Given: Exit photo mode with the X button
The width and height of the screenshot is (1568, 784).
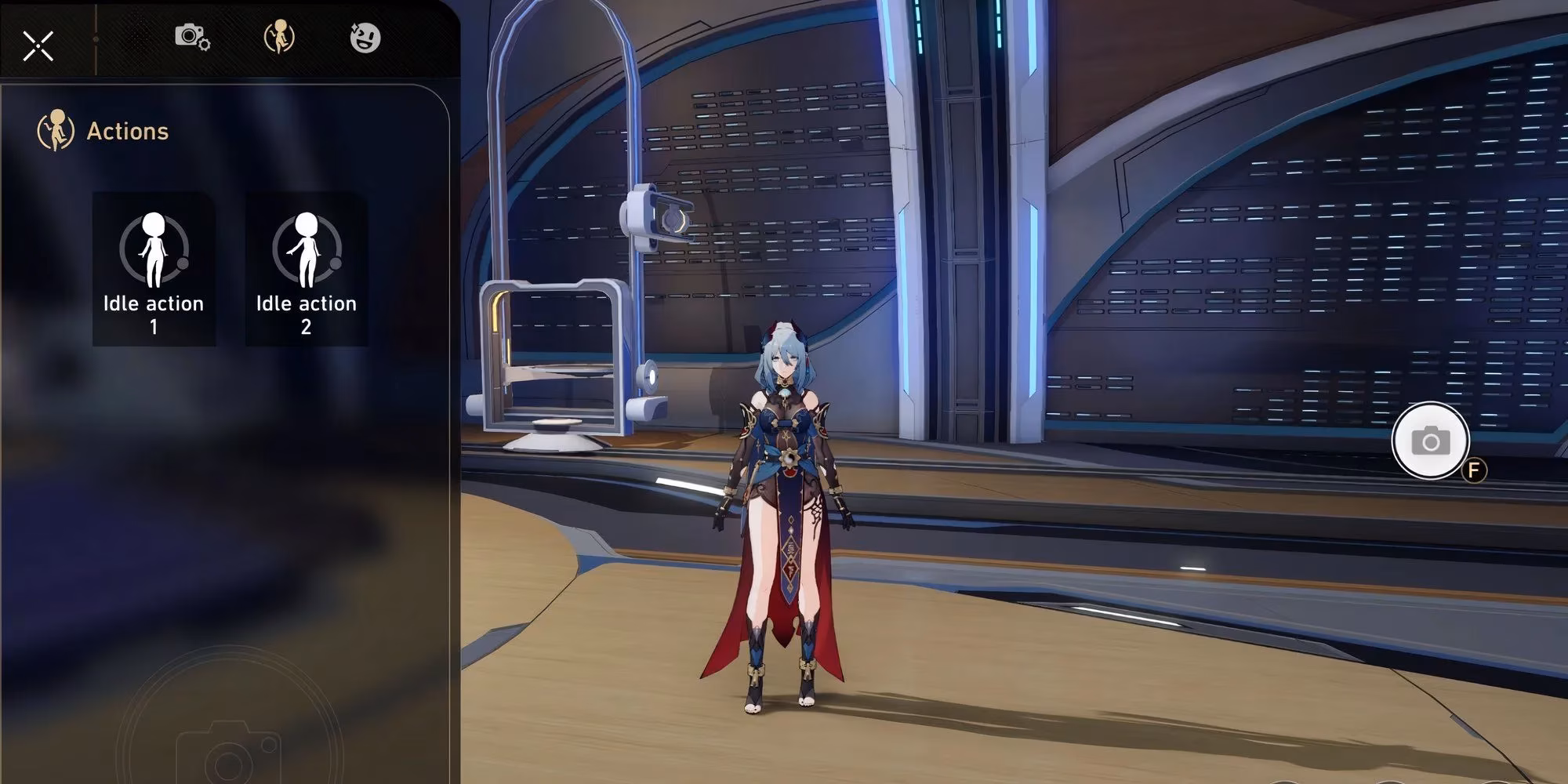Looking at the screenshot, I should click(39, 45).
